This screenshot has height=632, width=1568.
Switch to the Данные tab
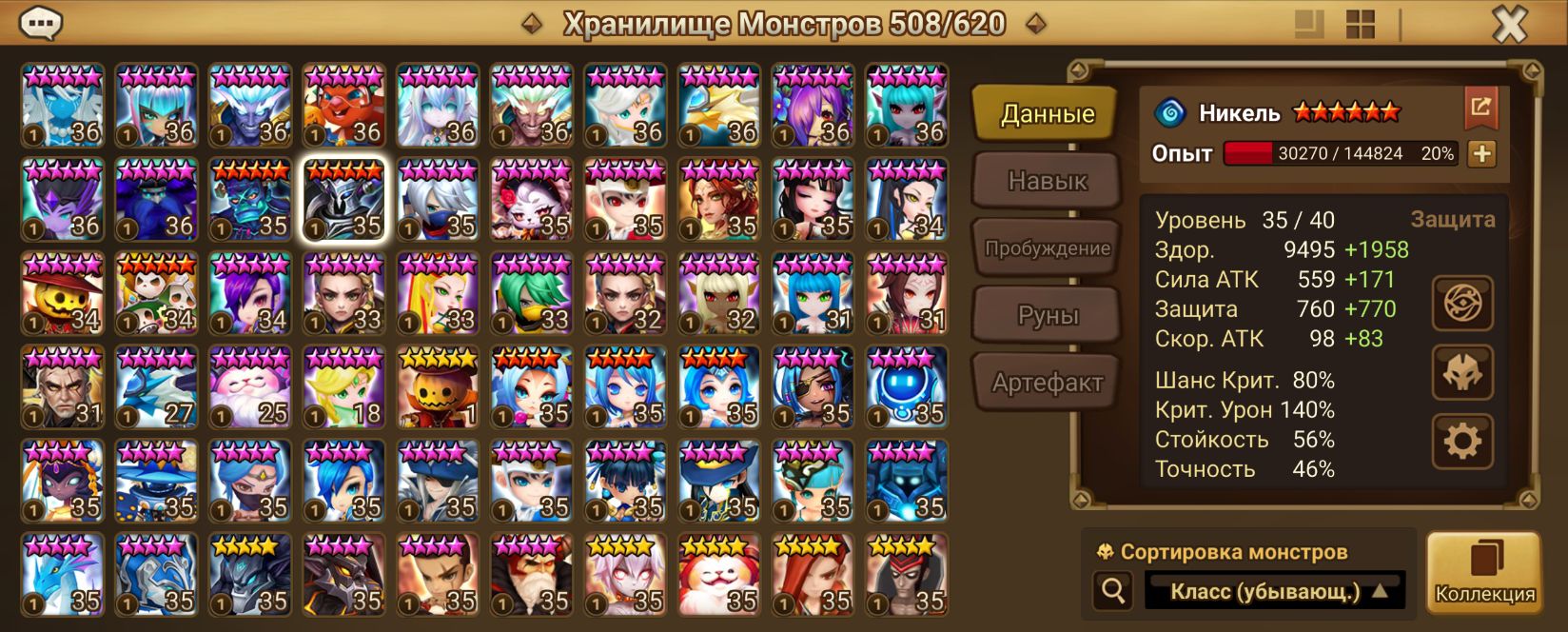click(x=1047, y=114)
